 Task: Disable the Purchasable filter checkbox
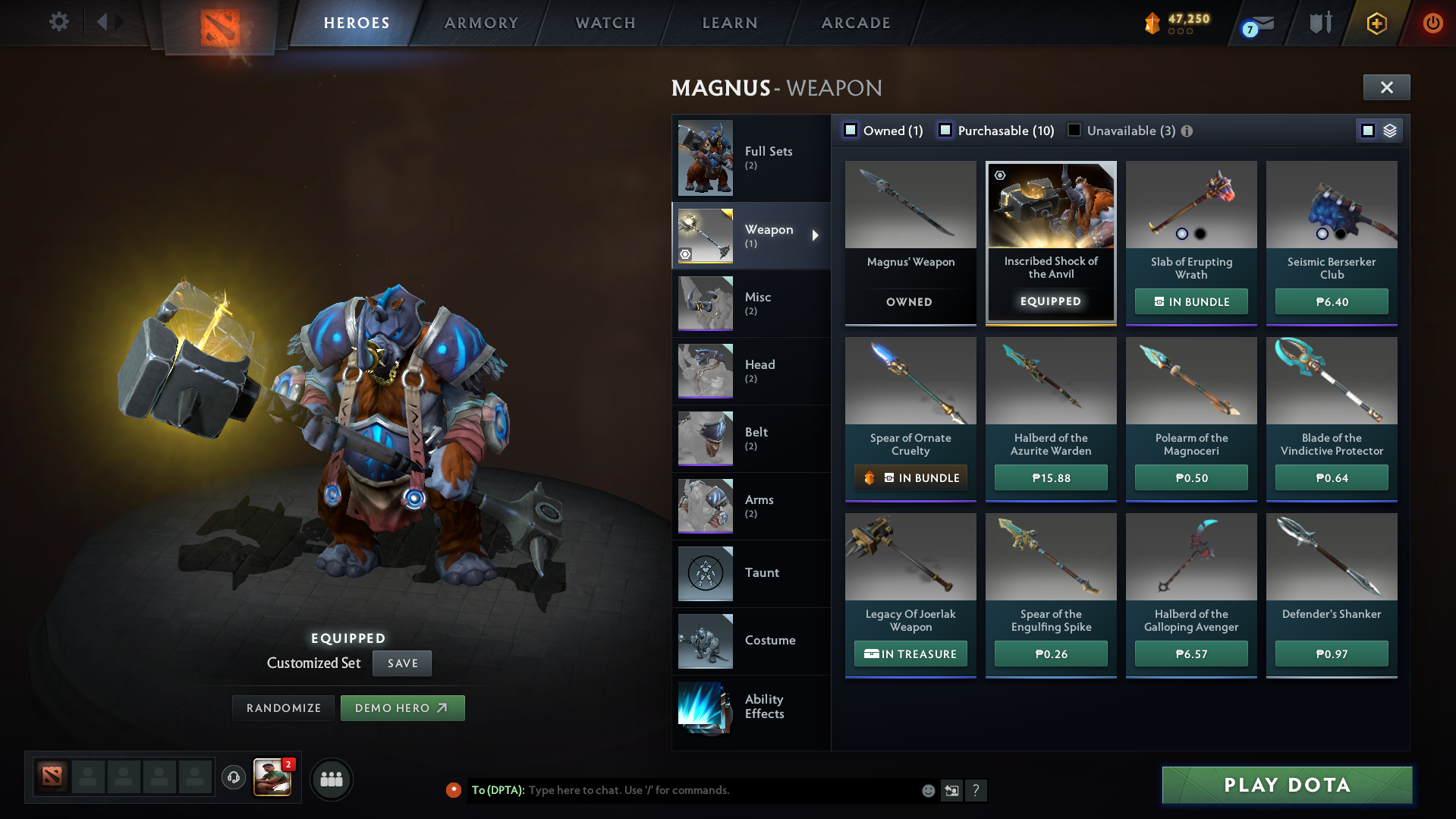pos(945,130)
